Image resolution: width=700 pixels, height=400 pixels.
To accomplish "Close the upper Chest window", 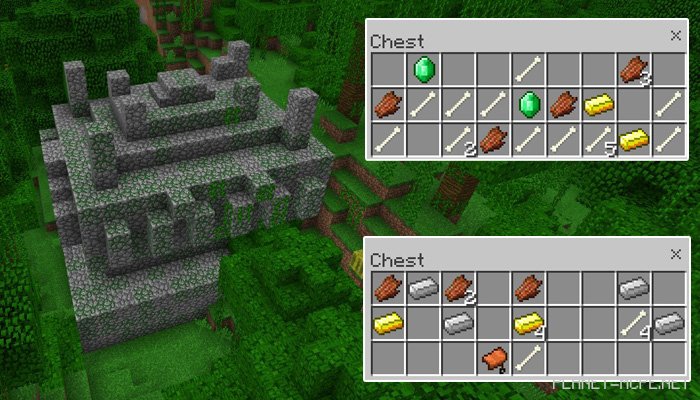I will [x=675, y=36].
